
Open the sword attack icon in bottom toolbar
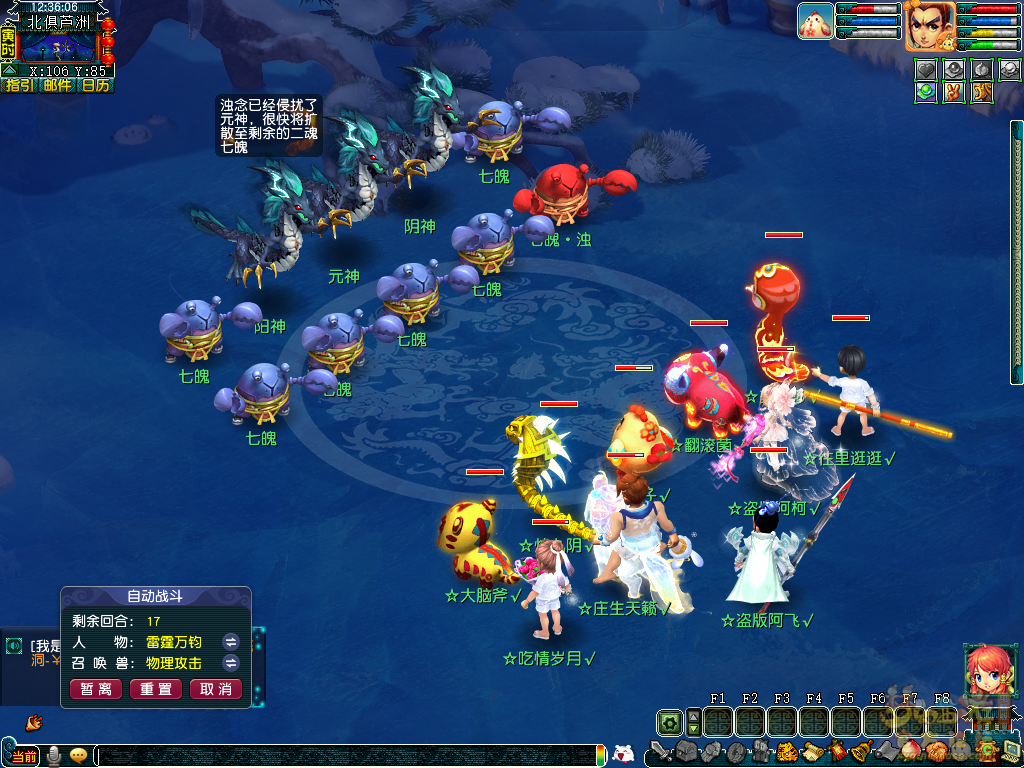(661, 751)
